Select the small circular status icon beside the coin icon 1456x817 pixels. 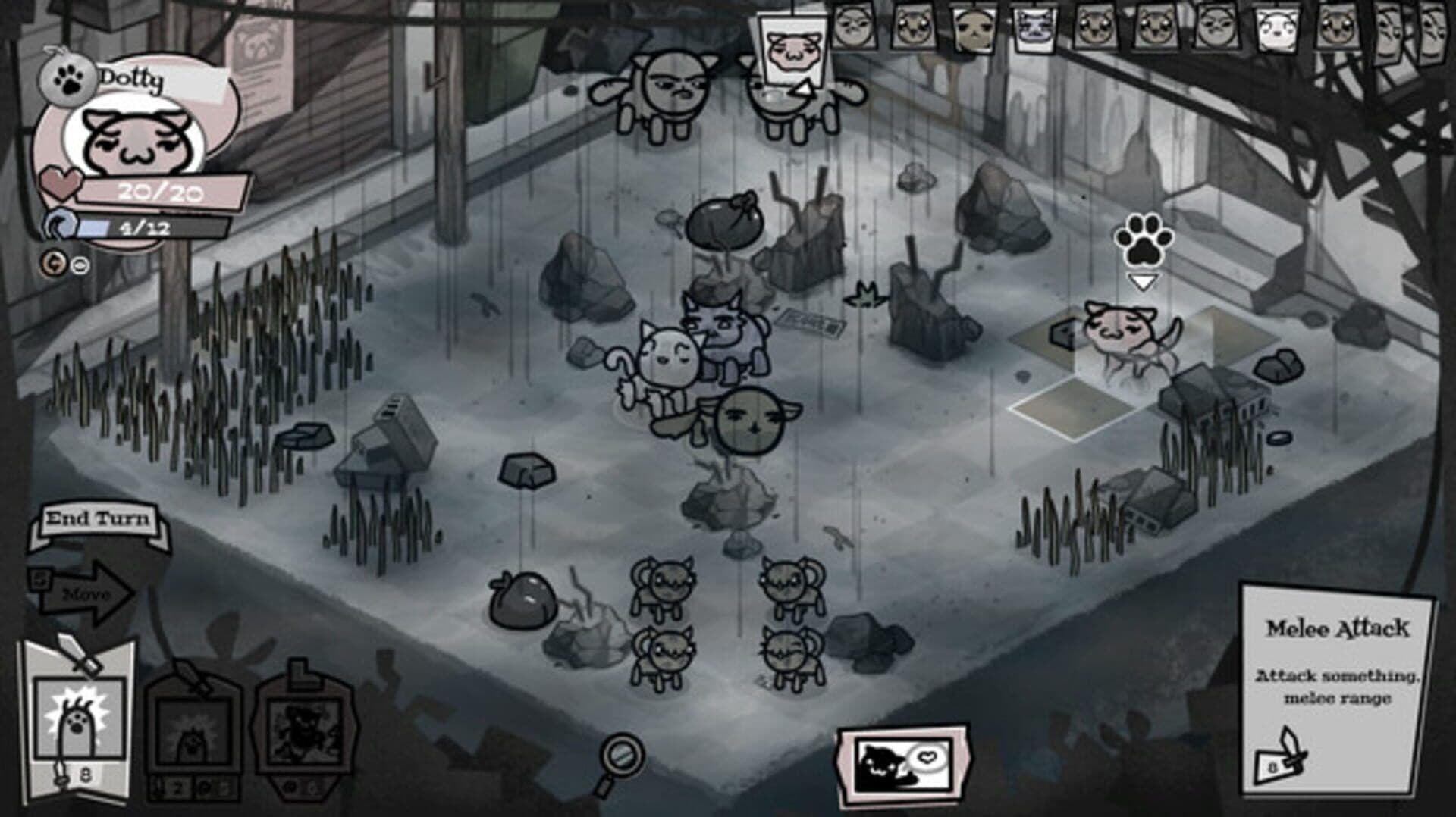(79, 265)
